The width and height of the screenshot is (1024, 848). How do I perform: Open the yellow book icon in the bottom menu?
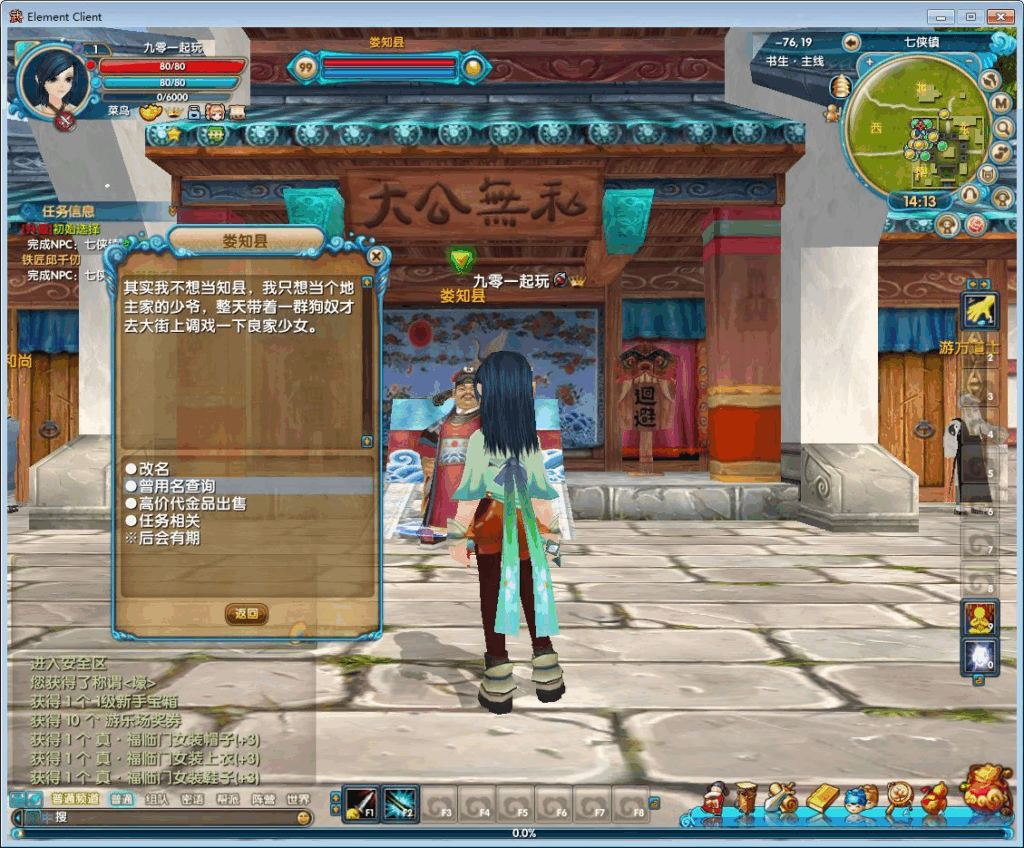click(x=822, y=797)
